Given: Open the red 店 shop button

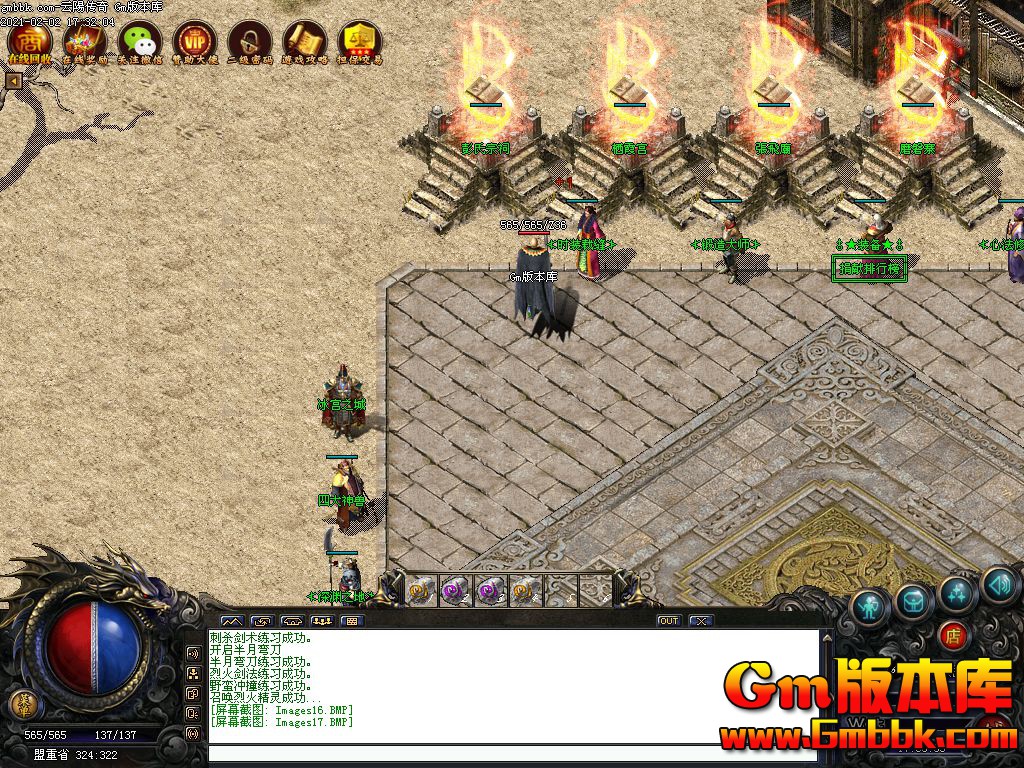Looking at the screenshot, I should (953, 636).
